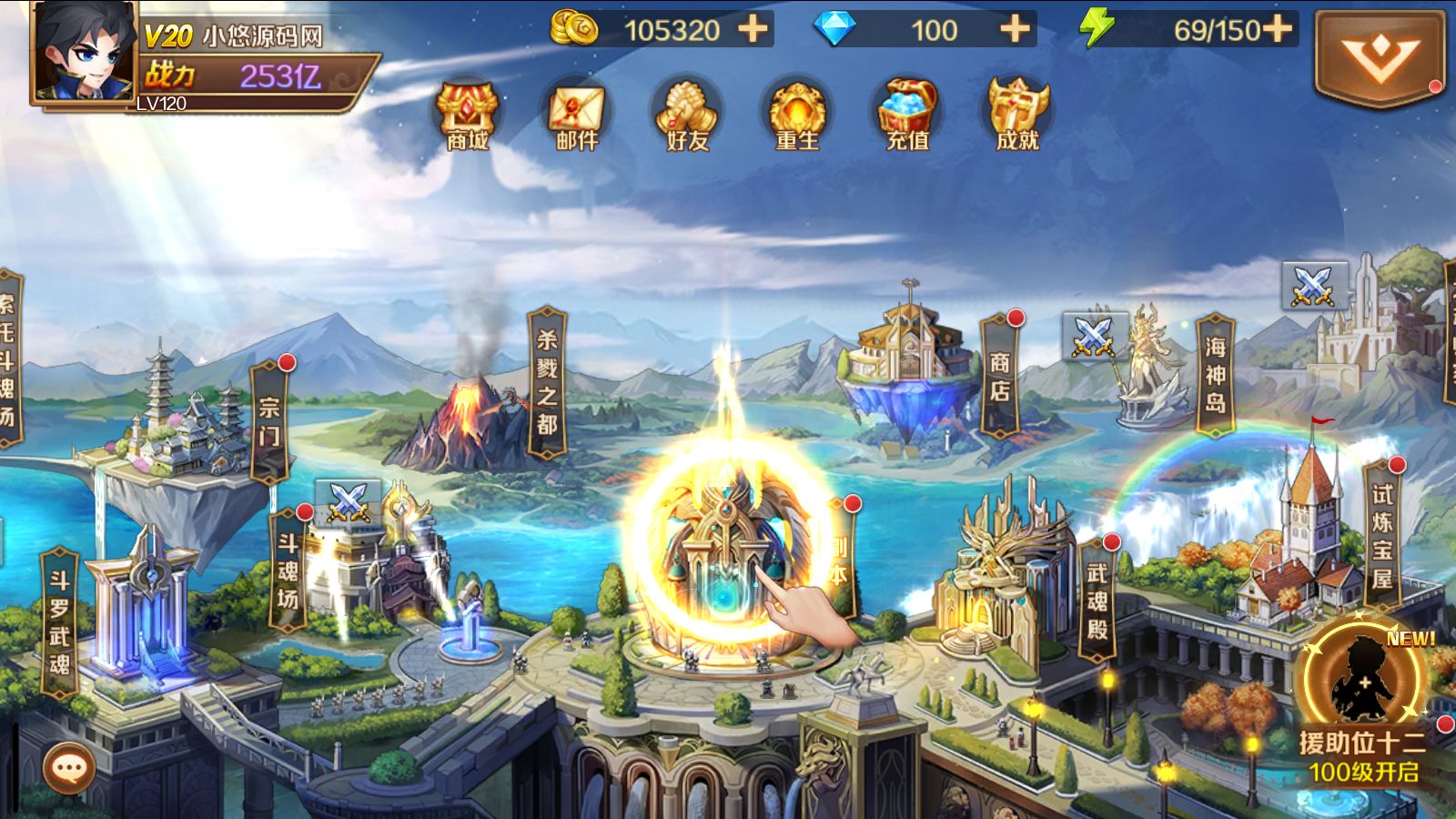Add more gold coins with plus button
Viewport: 1456px width, 819px height.
coord(753,30)
